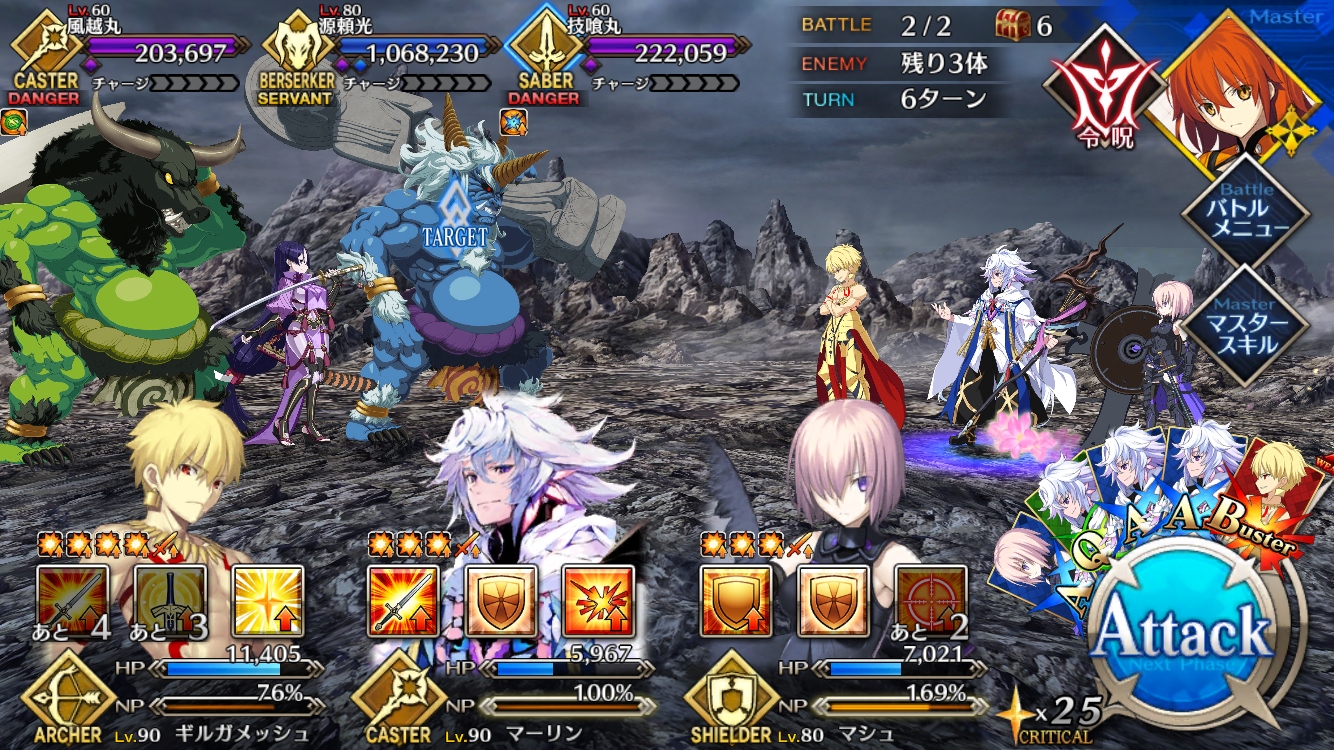Use Merlin's sword attack-up skill

(x=403, y=600)
